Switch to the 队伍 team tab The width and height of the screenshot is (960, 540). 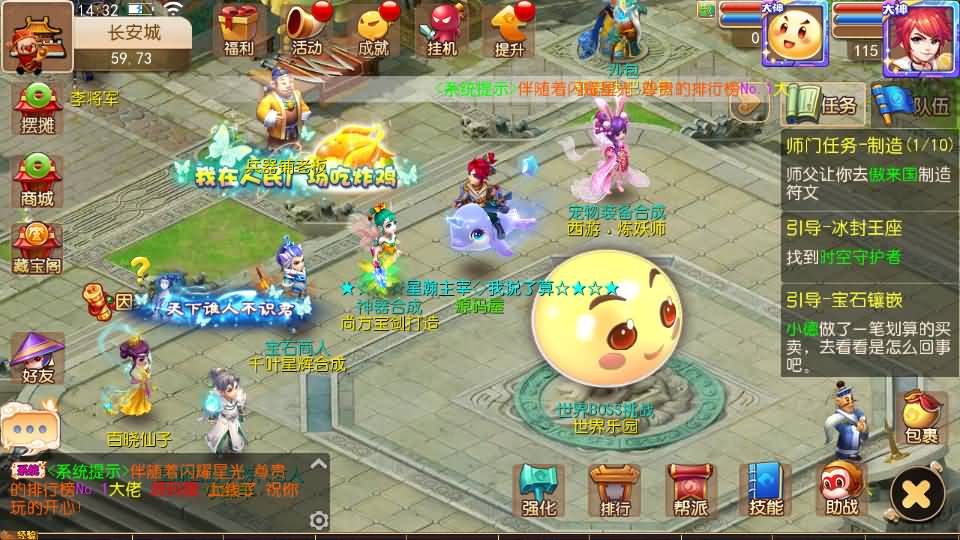pos(908,104)
